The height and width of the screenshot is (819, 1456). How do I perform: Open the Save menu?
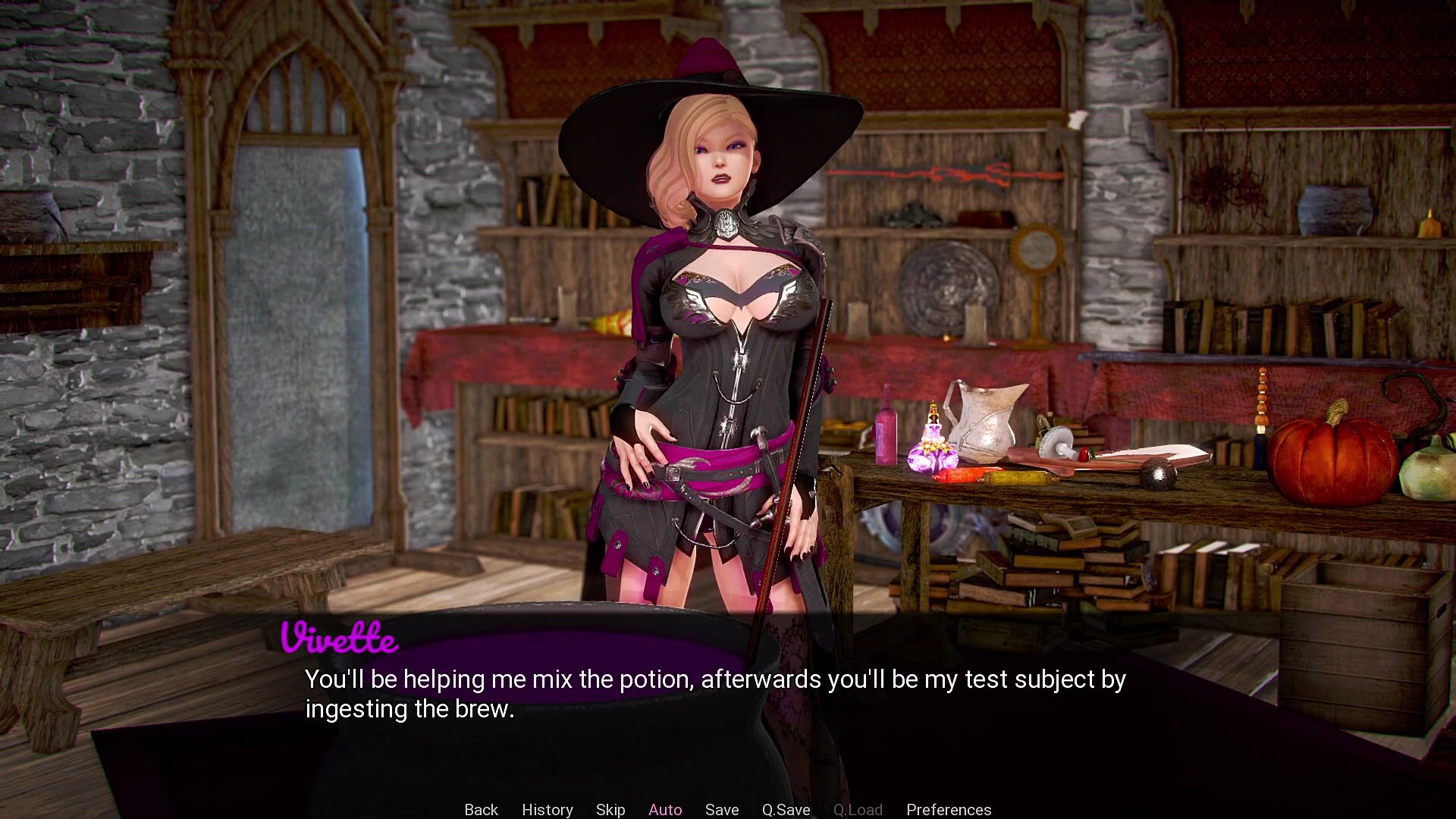tap(722, 809)
